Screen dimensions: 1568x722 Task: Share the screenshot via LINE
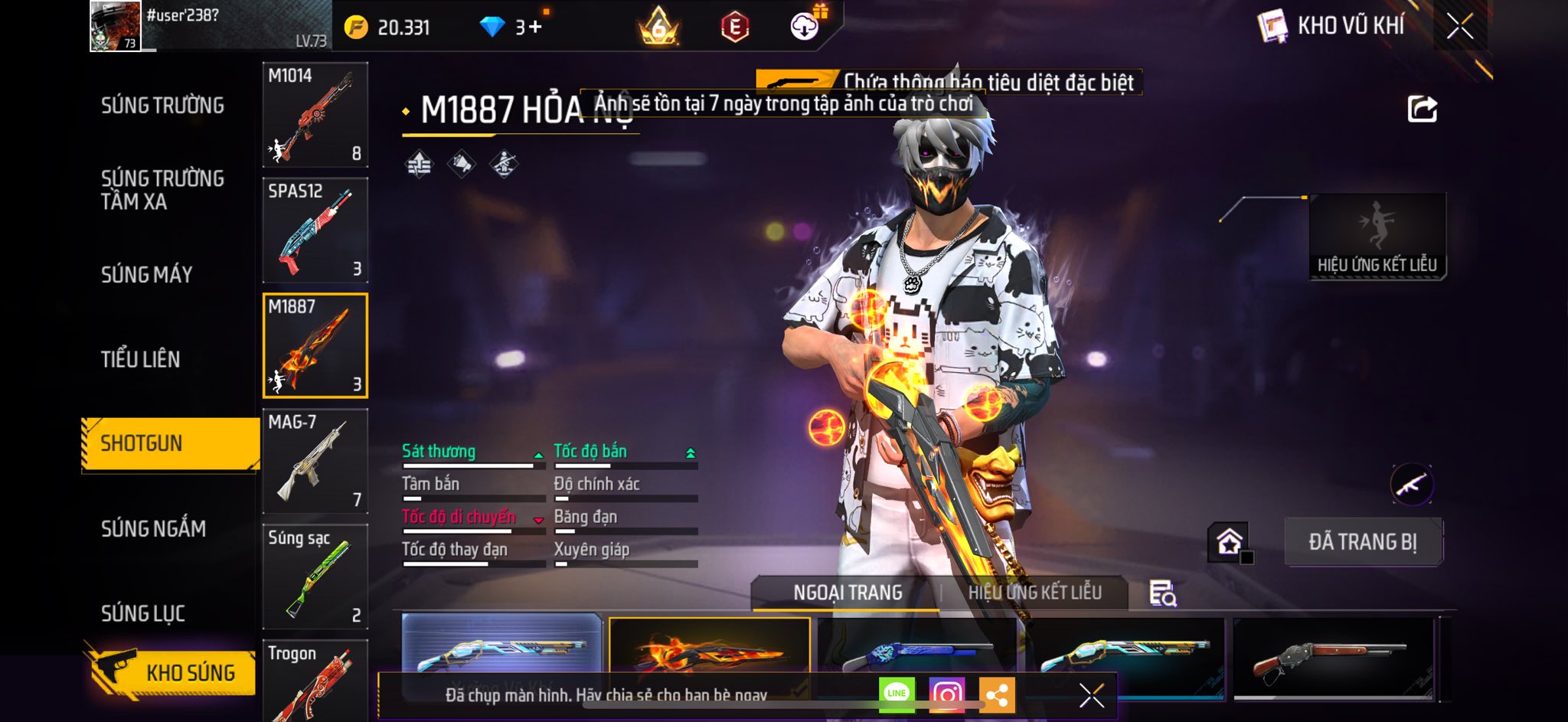[897, 694]
